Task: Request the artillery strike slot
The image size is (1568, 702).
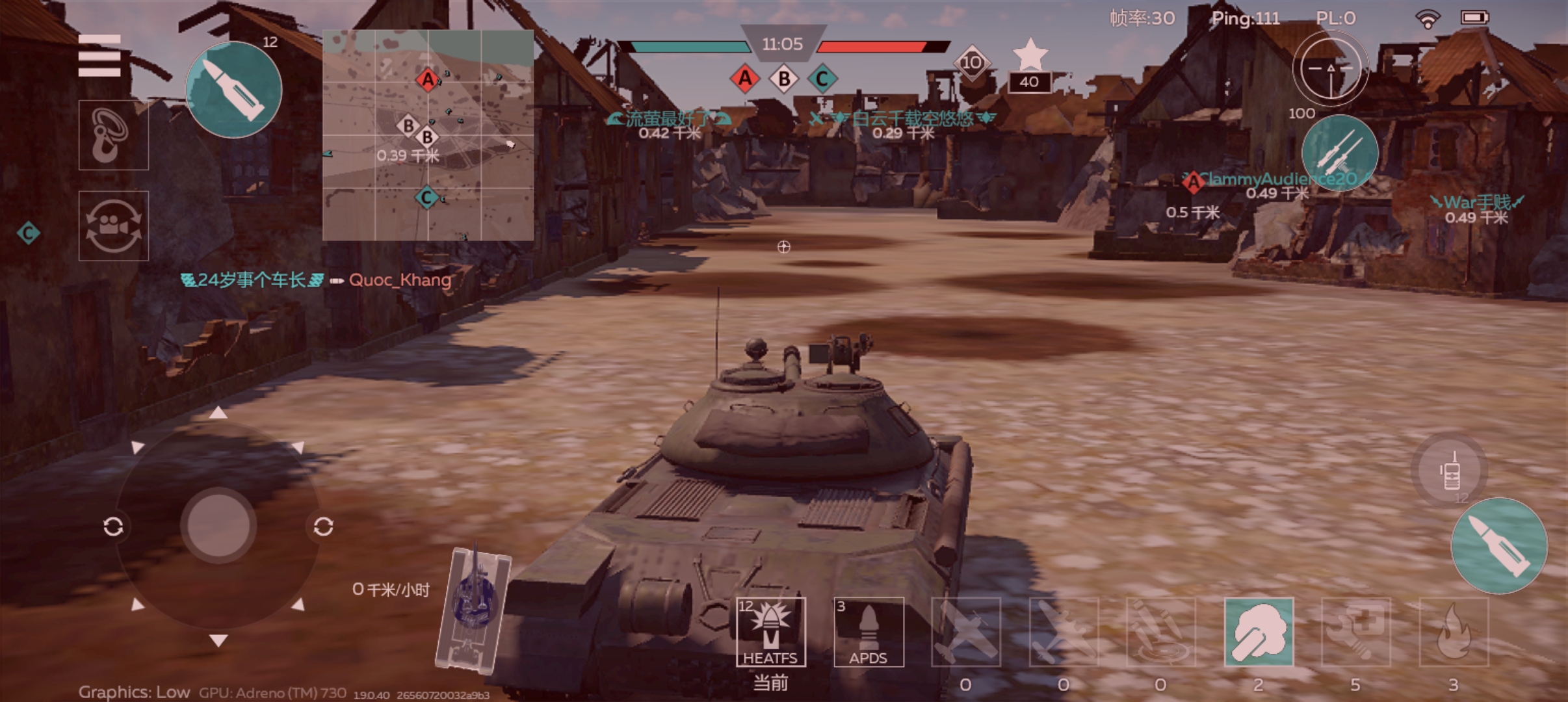Action: tap(1160, 632)
